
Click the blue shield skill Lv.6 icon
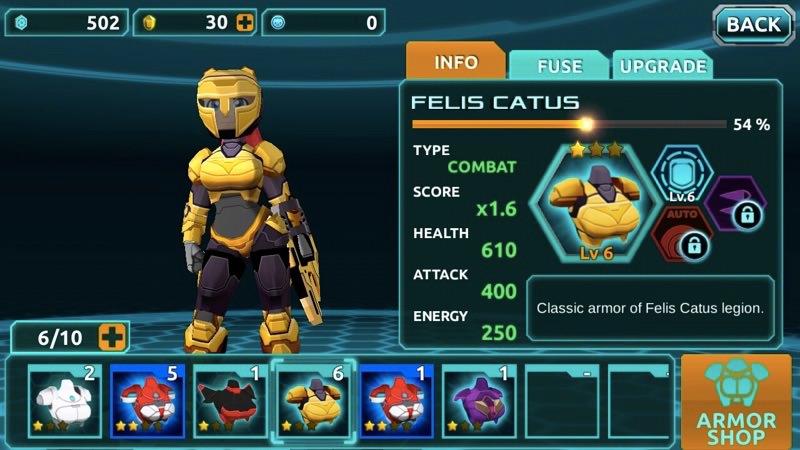click(x=680, y=176)
